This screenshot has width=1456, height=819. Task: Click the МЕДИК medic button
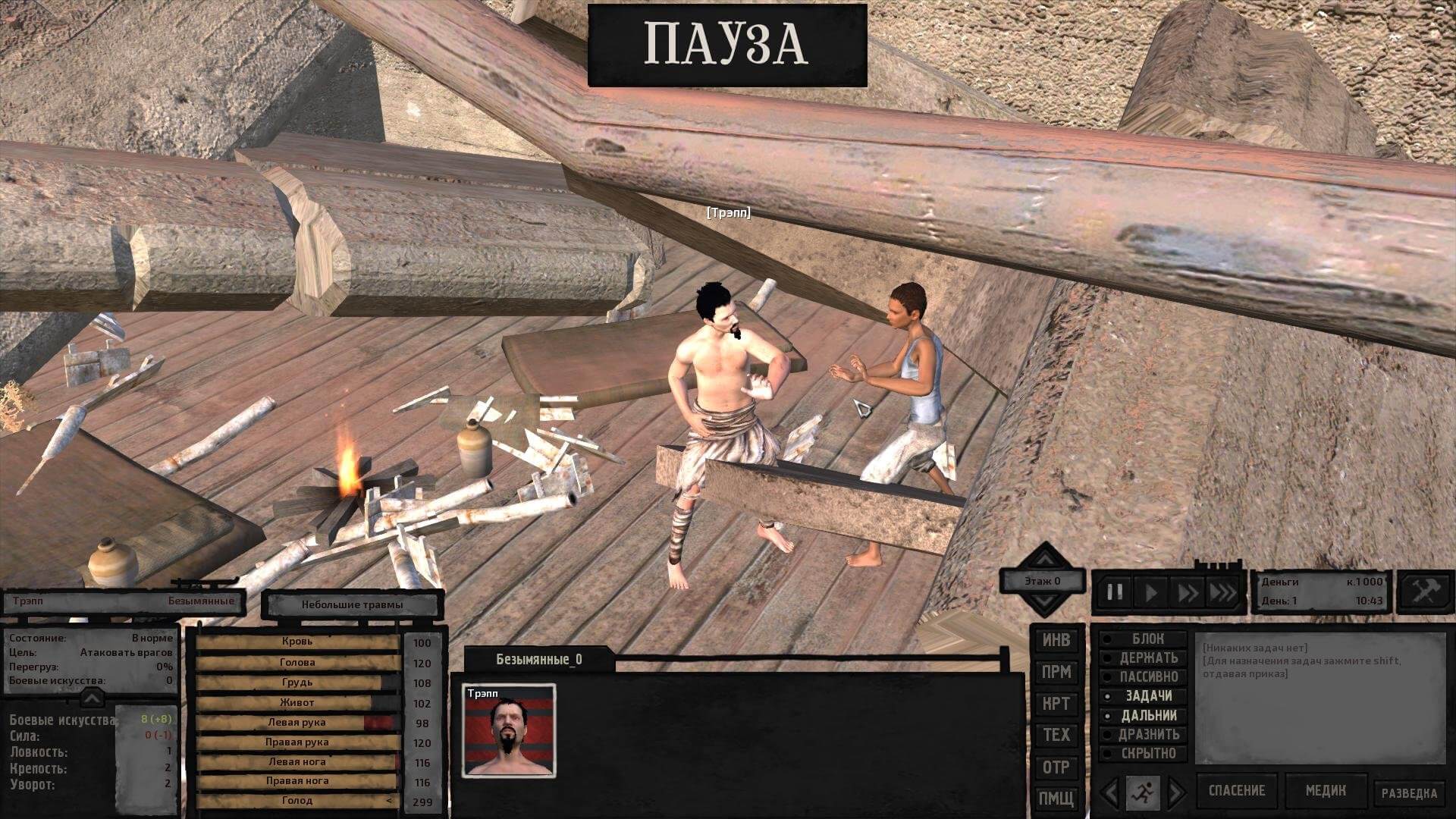[1325, 791]
